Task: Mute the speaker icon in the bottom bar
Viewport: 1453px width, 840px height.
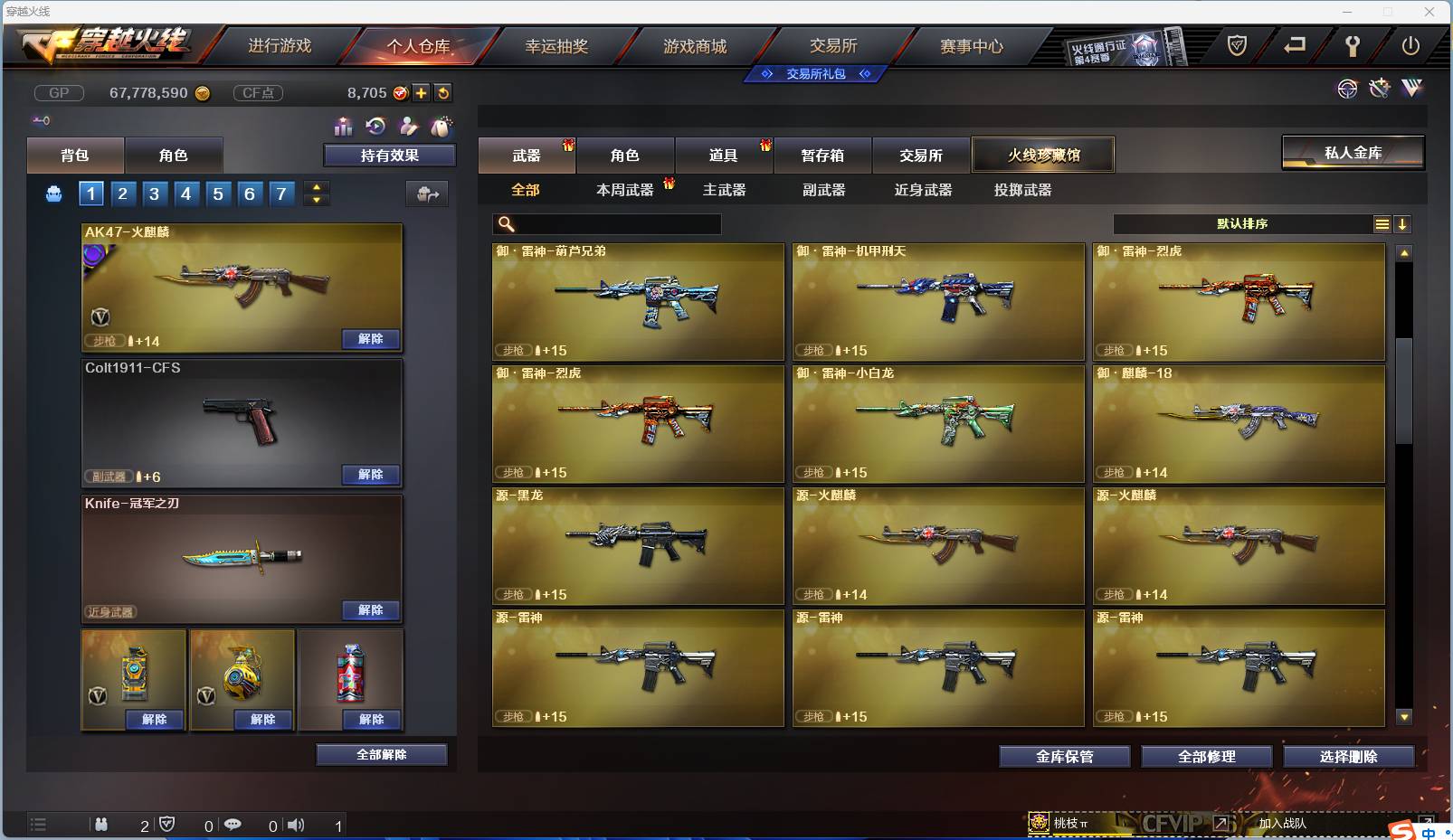Action: click(296, 824)
